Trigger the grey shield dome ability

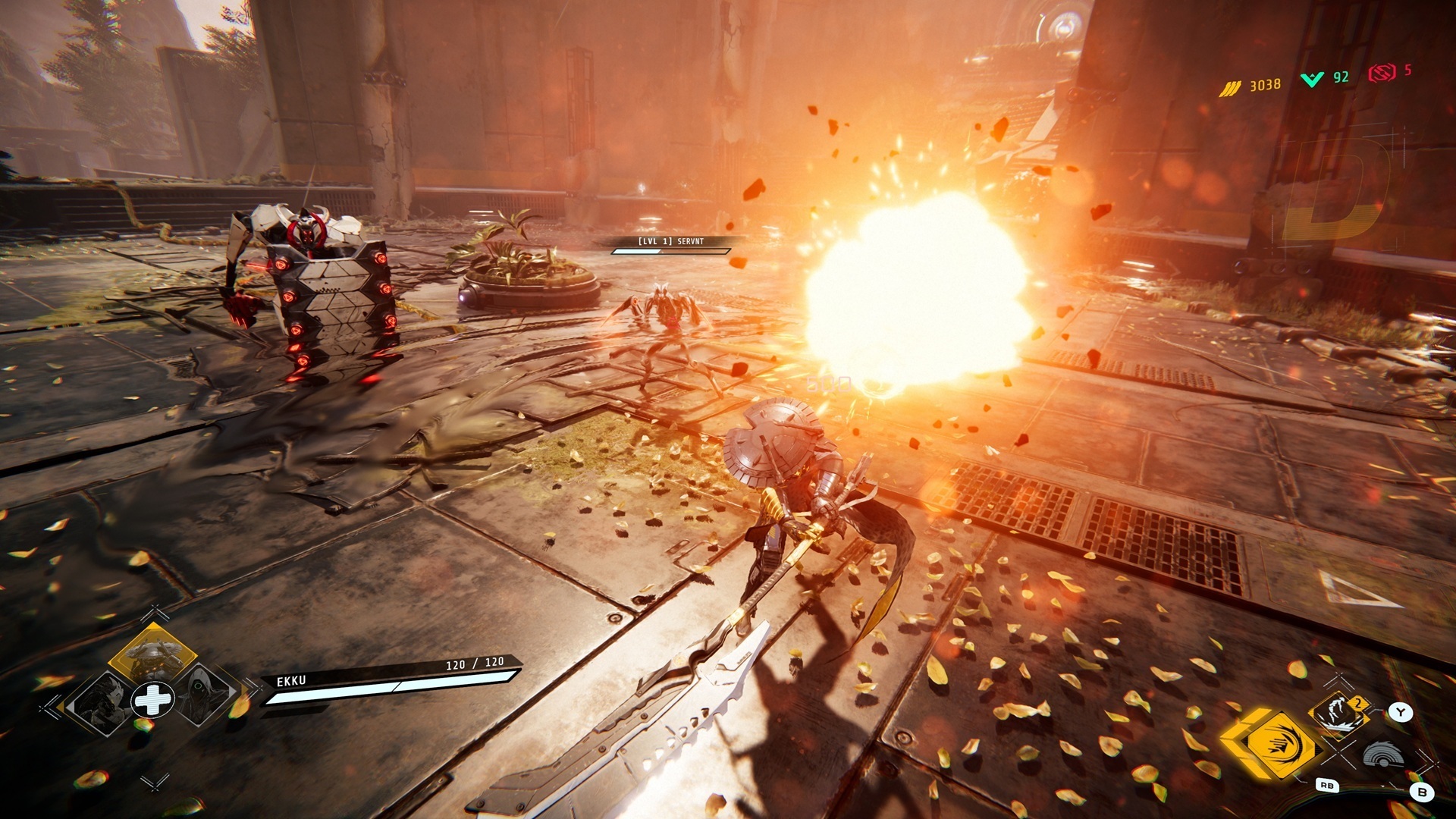[1382, 755]
